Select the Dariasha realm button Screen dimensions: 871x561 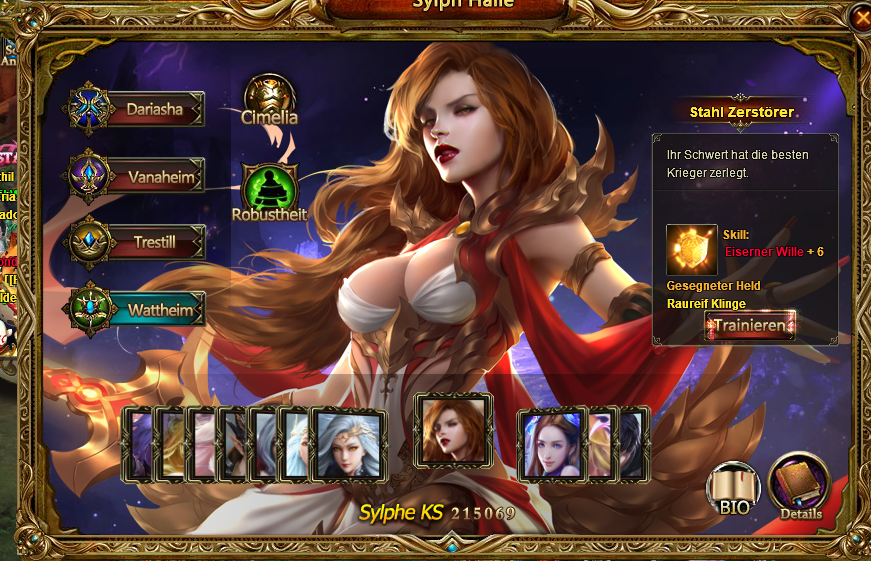point(138,109)
